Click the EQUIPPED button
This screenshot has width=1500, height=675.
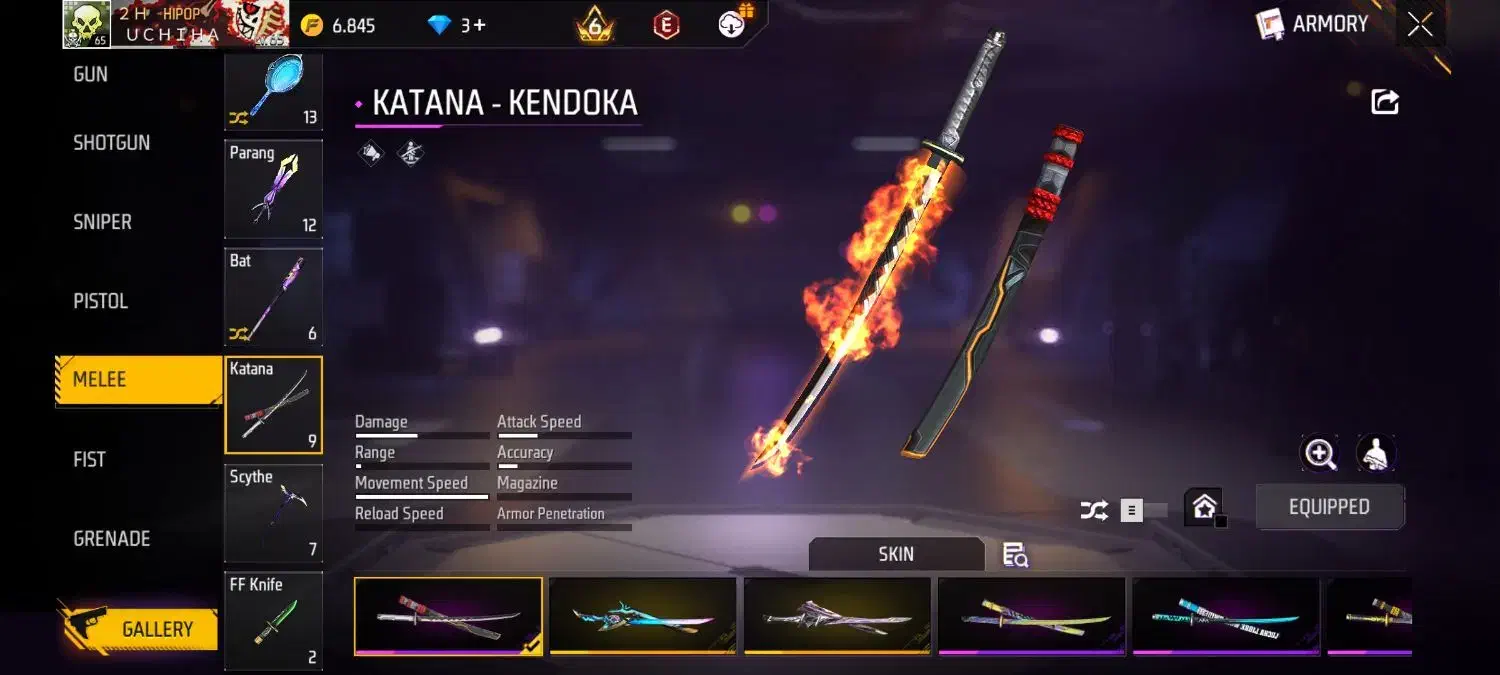pos(1329,507)
